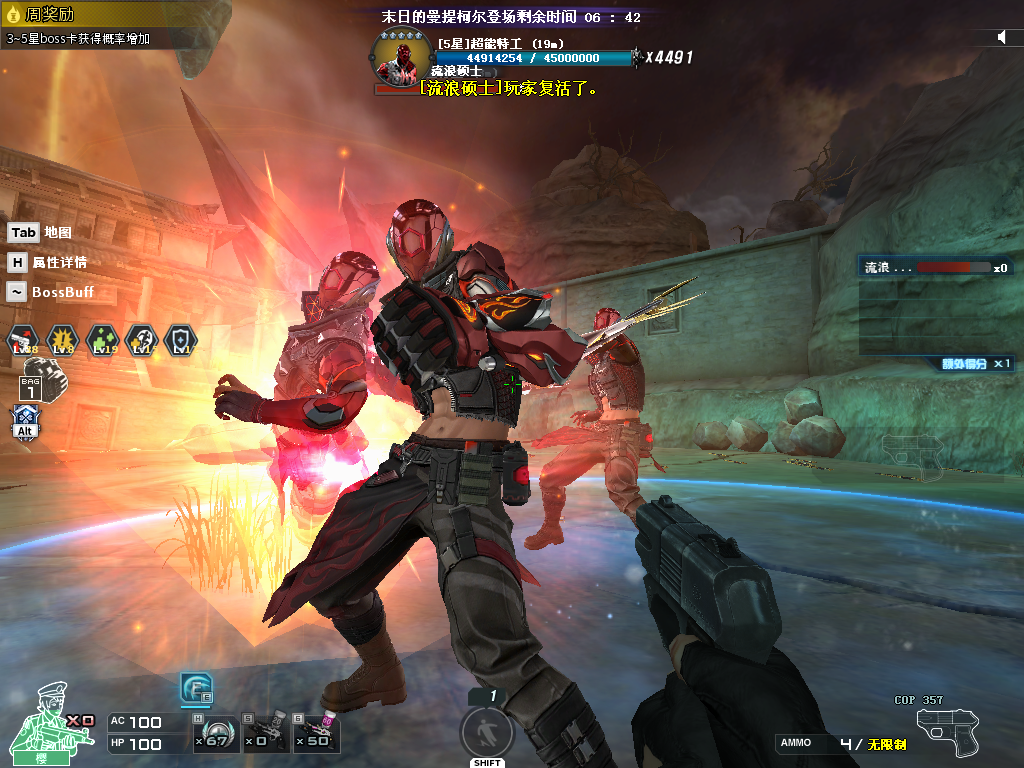
Task: Toggle the speaker sound icon
Action: coord(1002,37)
